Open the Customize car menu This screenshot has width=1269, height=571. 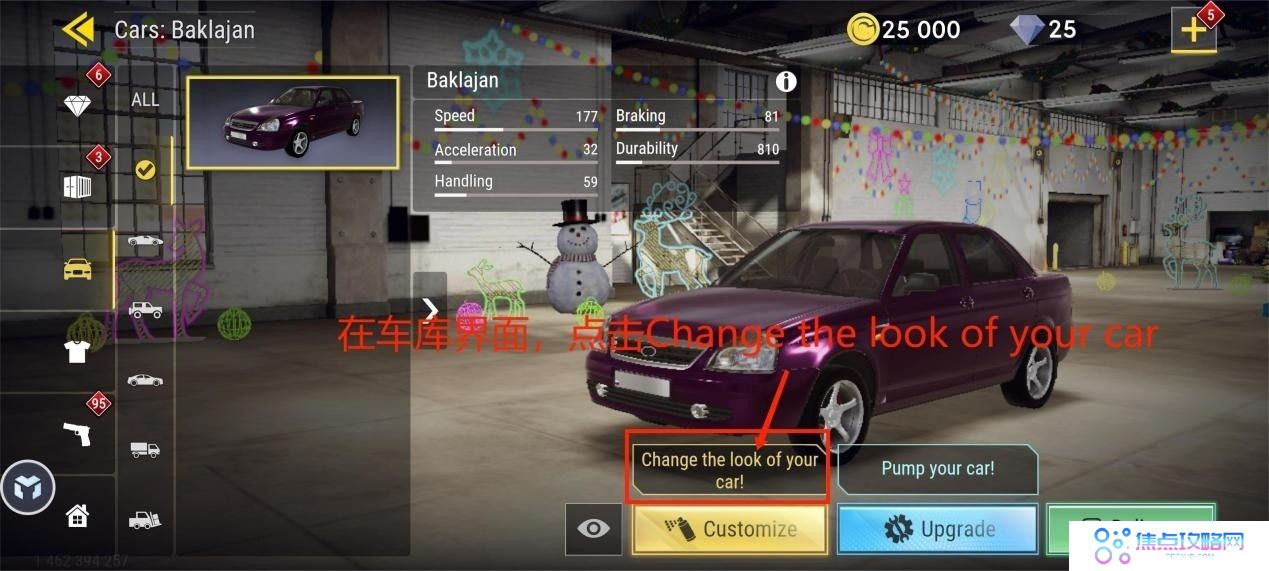(730, 529)
